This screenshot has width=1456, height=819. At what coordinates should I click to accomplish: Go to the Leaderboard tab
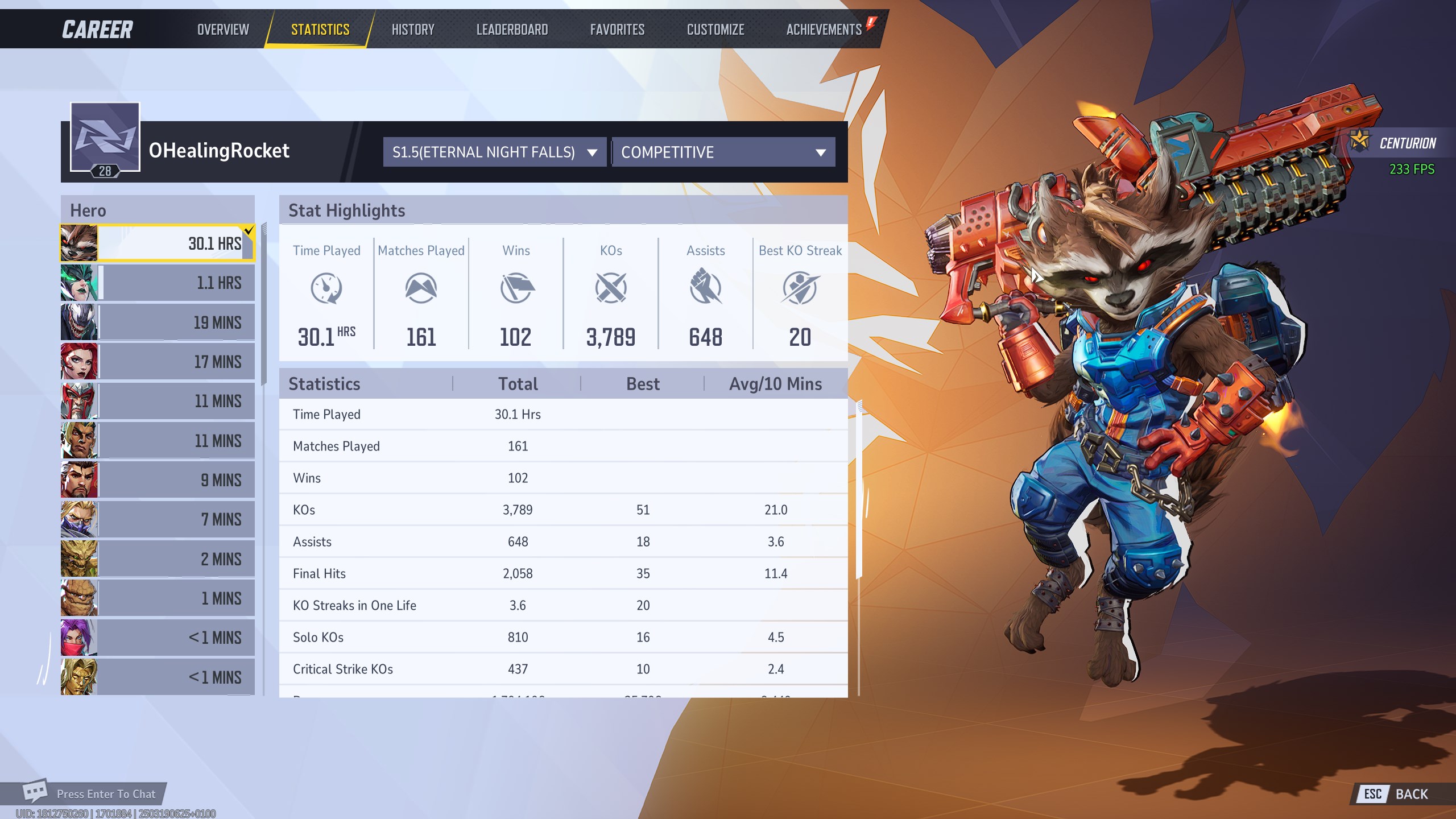point(512,30)
